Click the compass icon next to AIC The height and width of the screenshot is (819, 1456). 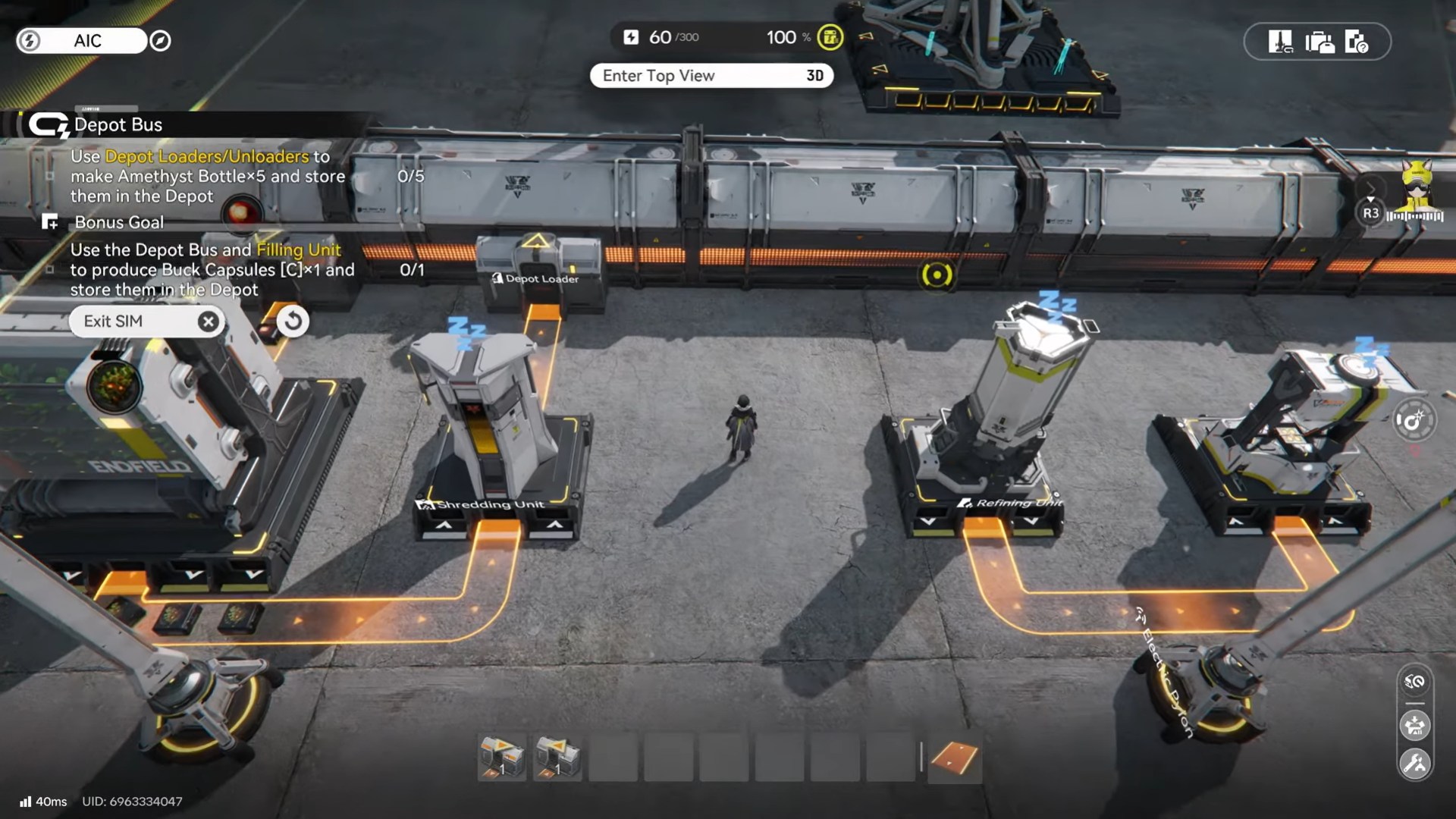click(x=160, y=41)
